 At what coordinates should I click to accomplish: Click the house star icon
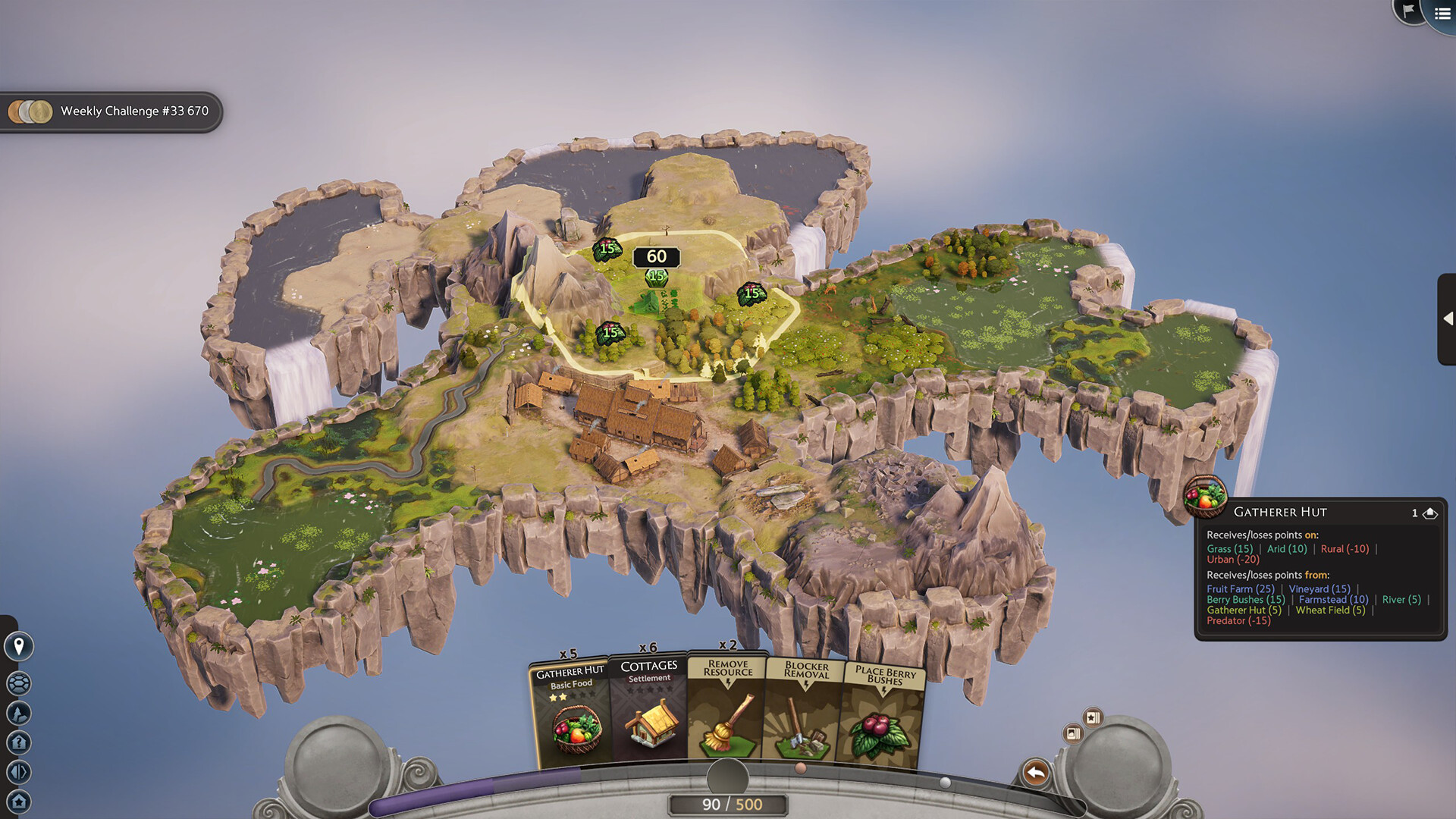click(19, 802)
